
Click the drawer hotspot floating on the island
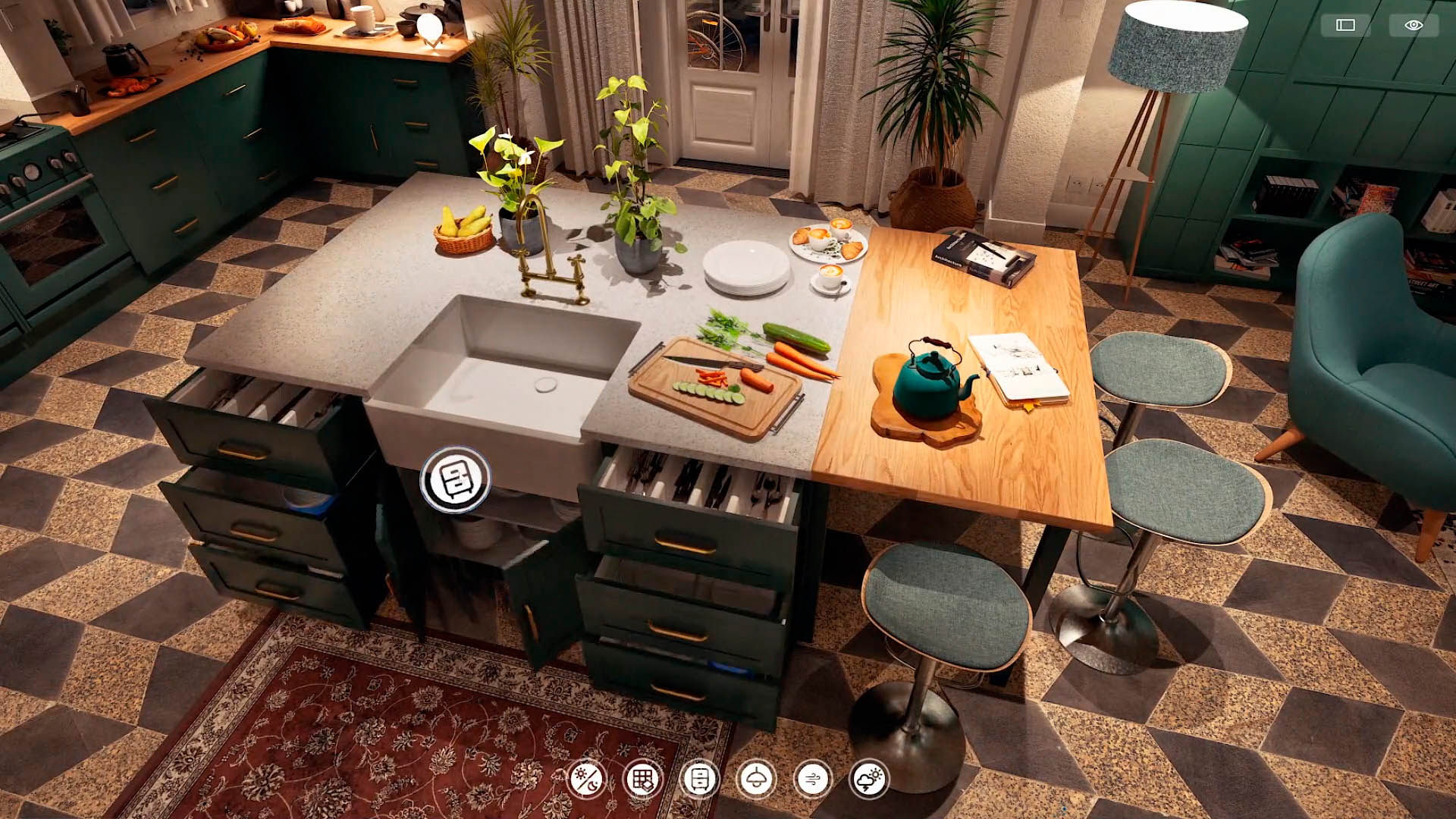click(456, 479)
